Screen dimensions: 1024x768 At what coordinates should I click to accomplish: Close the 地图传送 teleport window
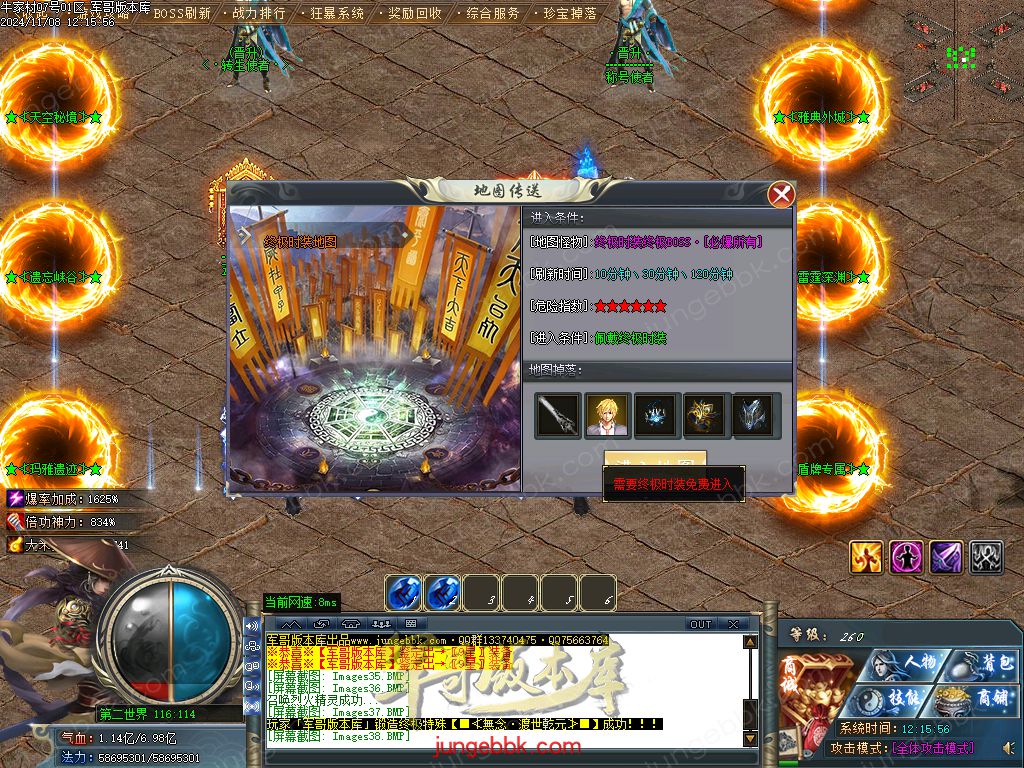click(781, 194)
